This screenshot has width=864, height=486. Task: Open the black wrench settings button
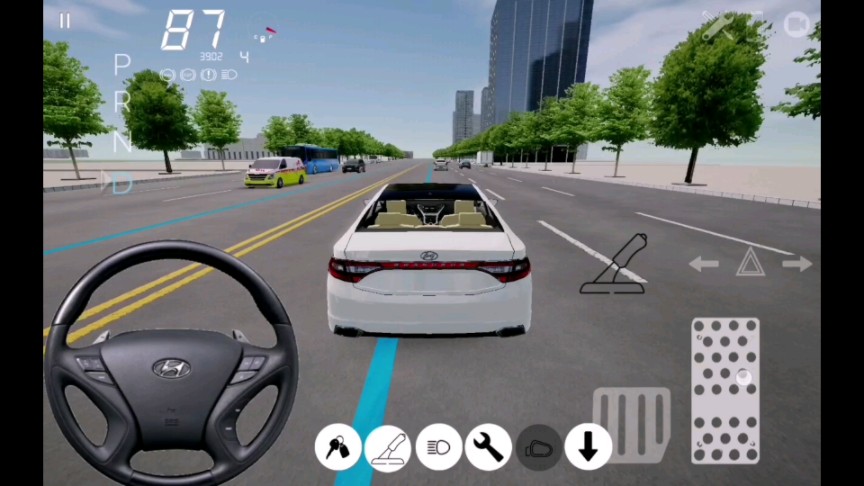488,447
